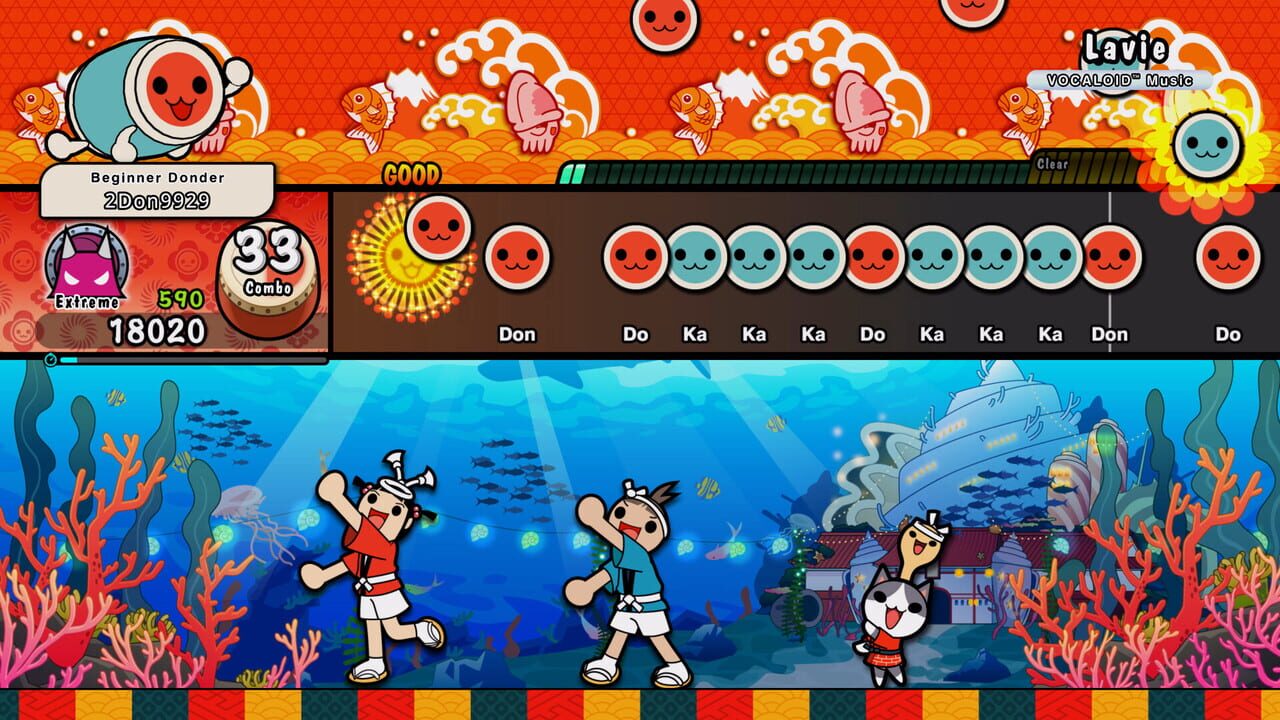Viewport: 1280px width, 720px height.
Task: Select the song title Lavie
Action: coord(1126,45)
